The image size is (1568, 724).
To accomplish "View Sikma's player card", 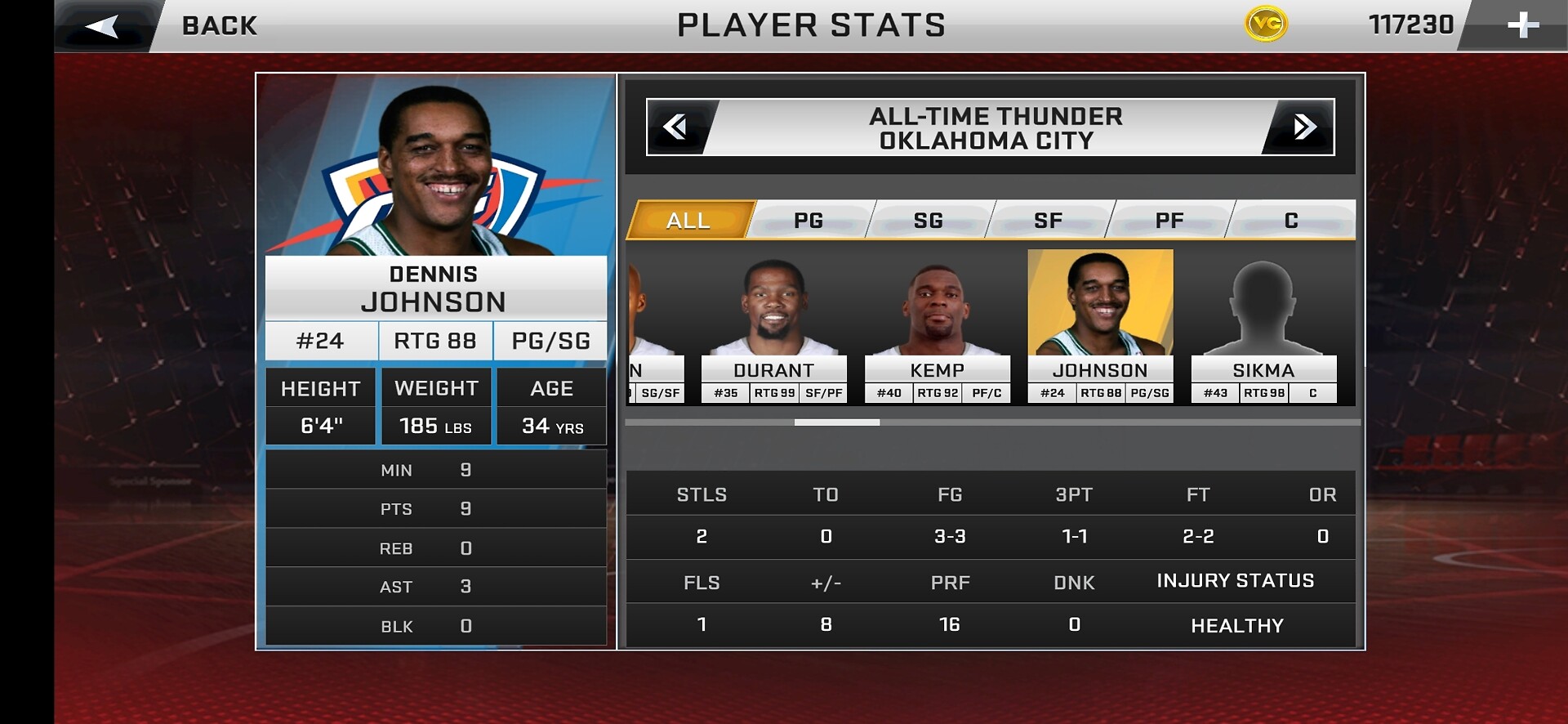I will [1263, 327].
